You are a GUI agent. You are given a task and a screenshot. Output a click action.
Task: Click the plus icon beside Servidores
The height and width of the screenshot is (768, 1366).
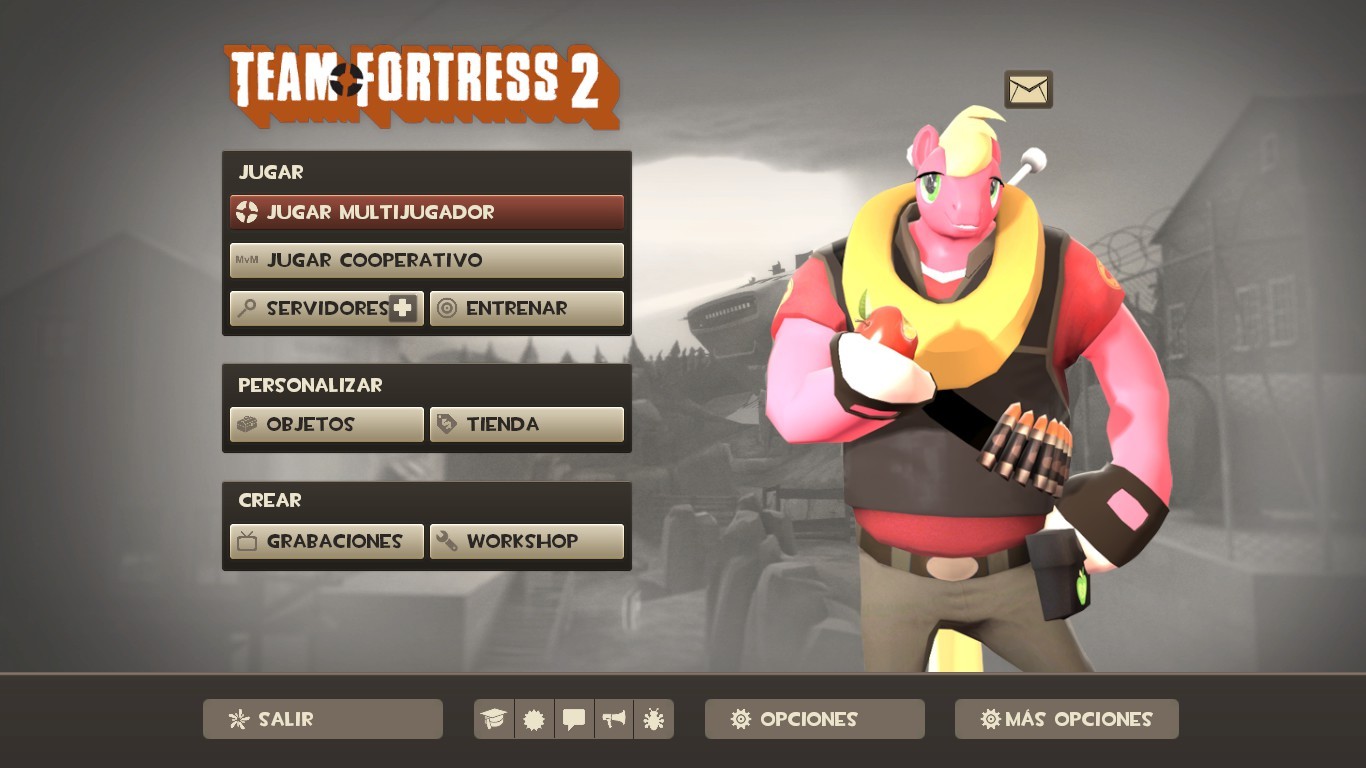pyautogui.click(x=400, y=308)
